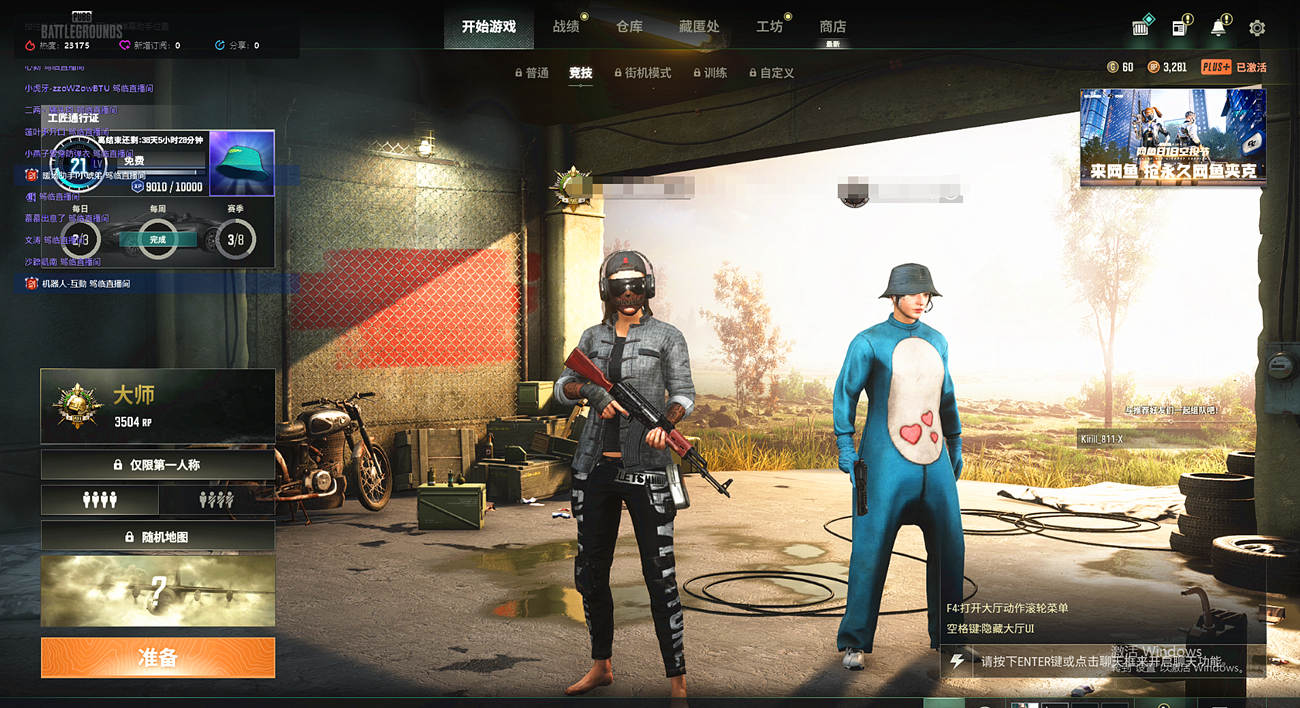Check the notification bell icon
The image size is (1300, 708).
pyautogui.click(x=1218, y=28)
